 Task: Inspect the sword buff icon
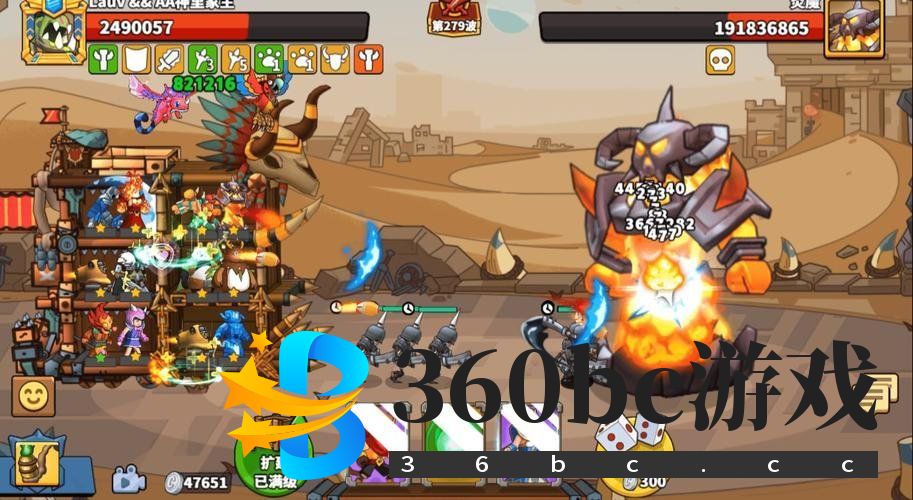click(169, 60)
